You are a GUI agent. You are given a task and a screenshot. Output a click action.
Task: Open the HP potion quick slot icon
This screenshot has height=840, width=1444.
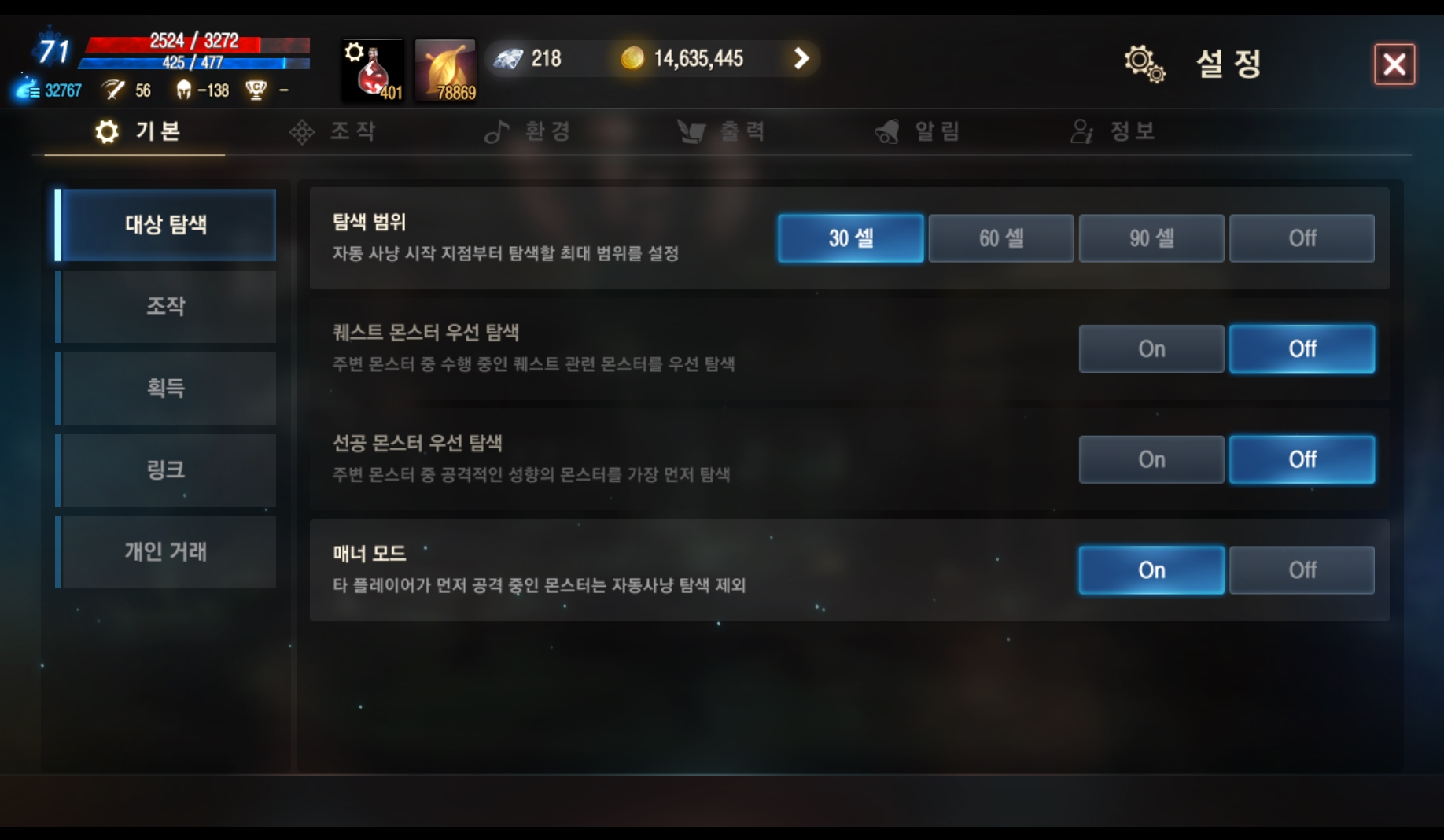pyautogui.click(x=370, y=69)
